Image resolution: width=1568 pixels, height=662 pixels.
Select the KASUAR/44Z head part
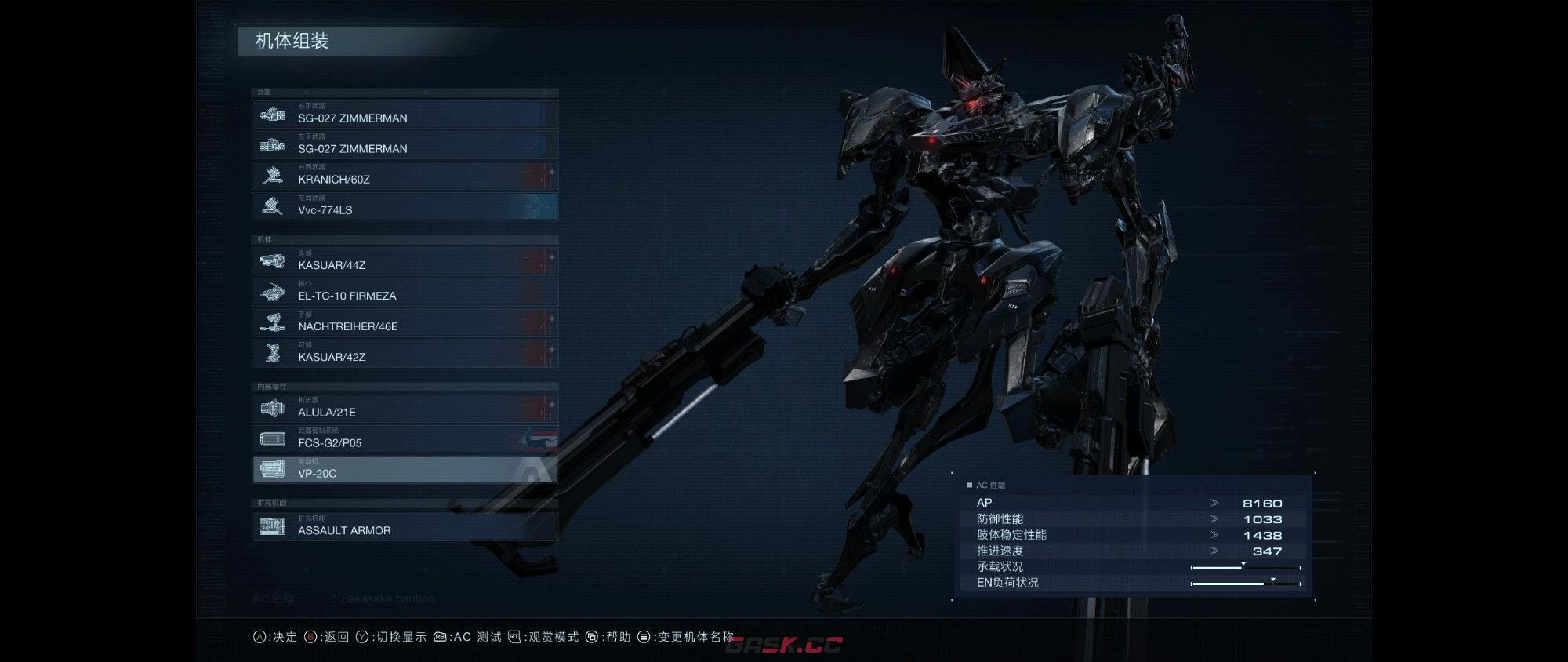tap(405, 261)
